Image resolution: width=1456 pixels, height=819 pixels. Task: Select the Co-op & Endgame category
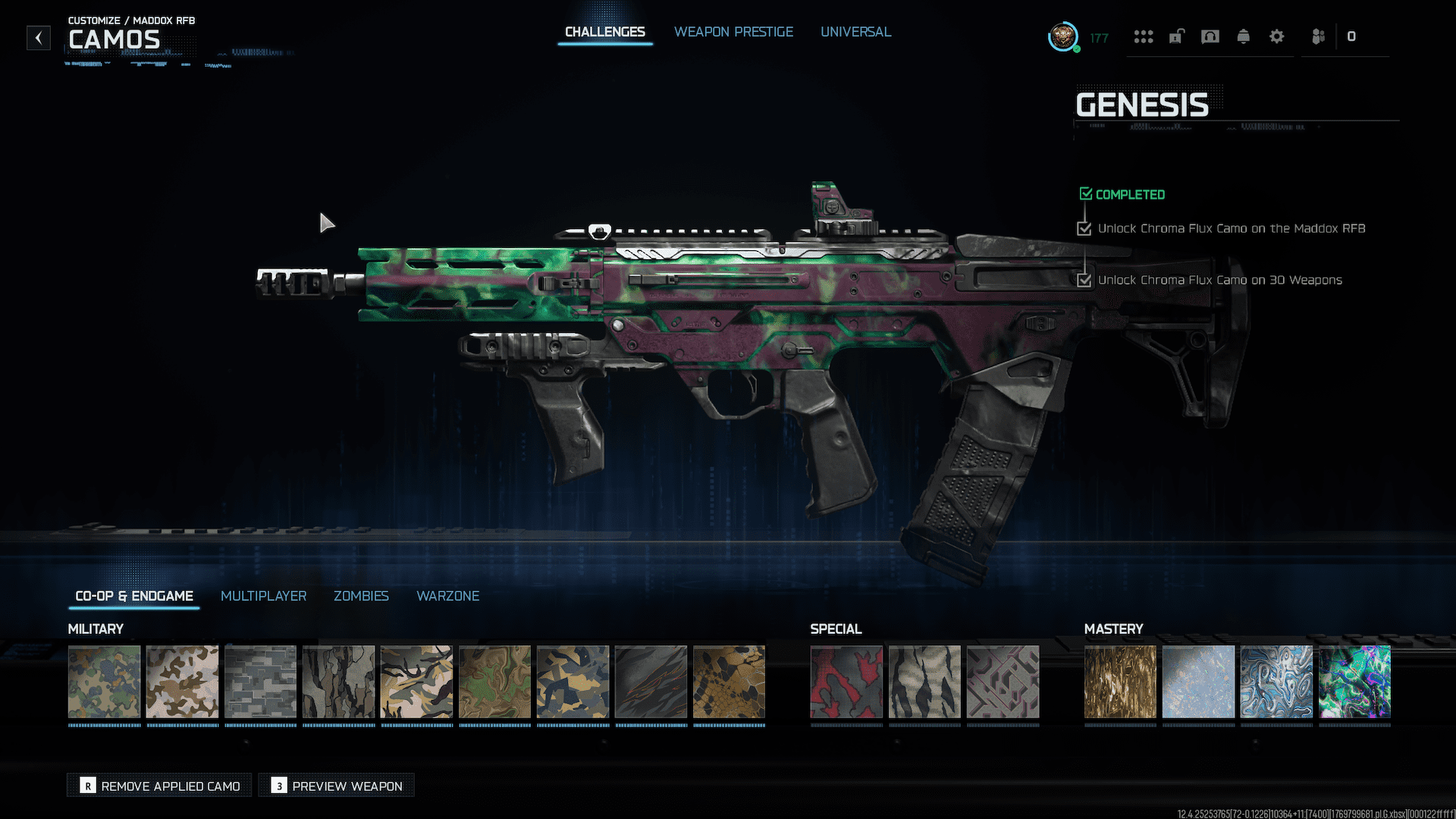coord(134,596)
